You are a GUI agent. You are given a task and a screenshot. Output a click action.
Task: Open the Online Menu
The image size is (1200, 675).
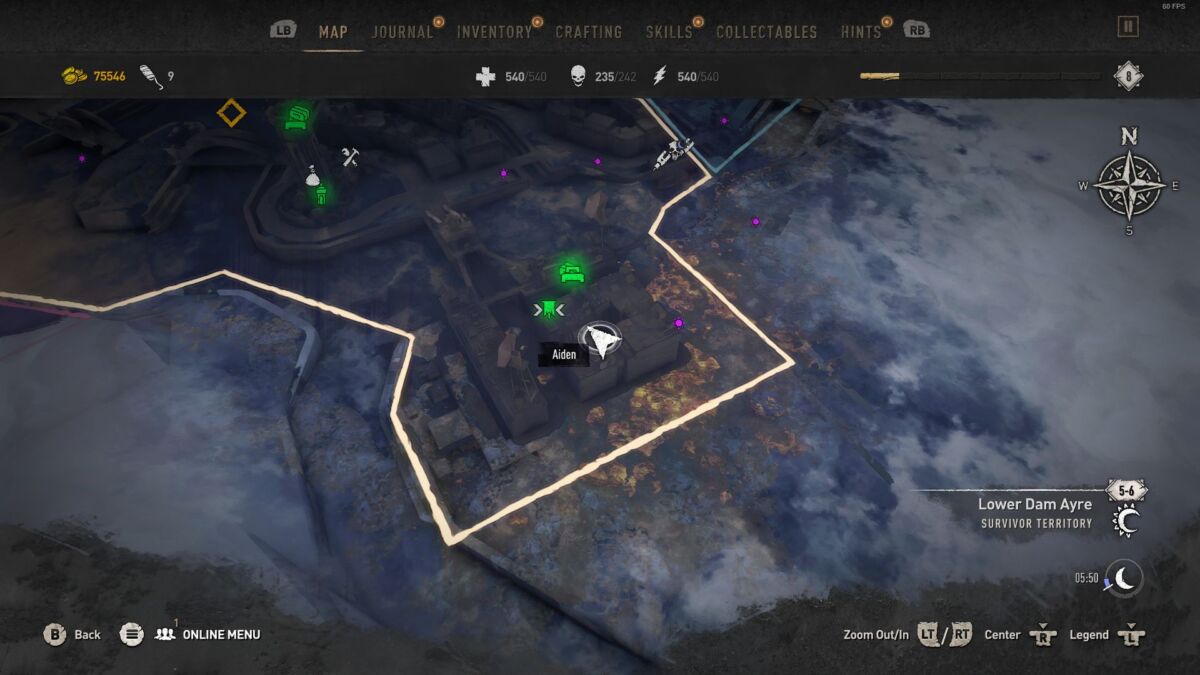209,634
